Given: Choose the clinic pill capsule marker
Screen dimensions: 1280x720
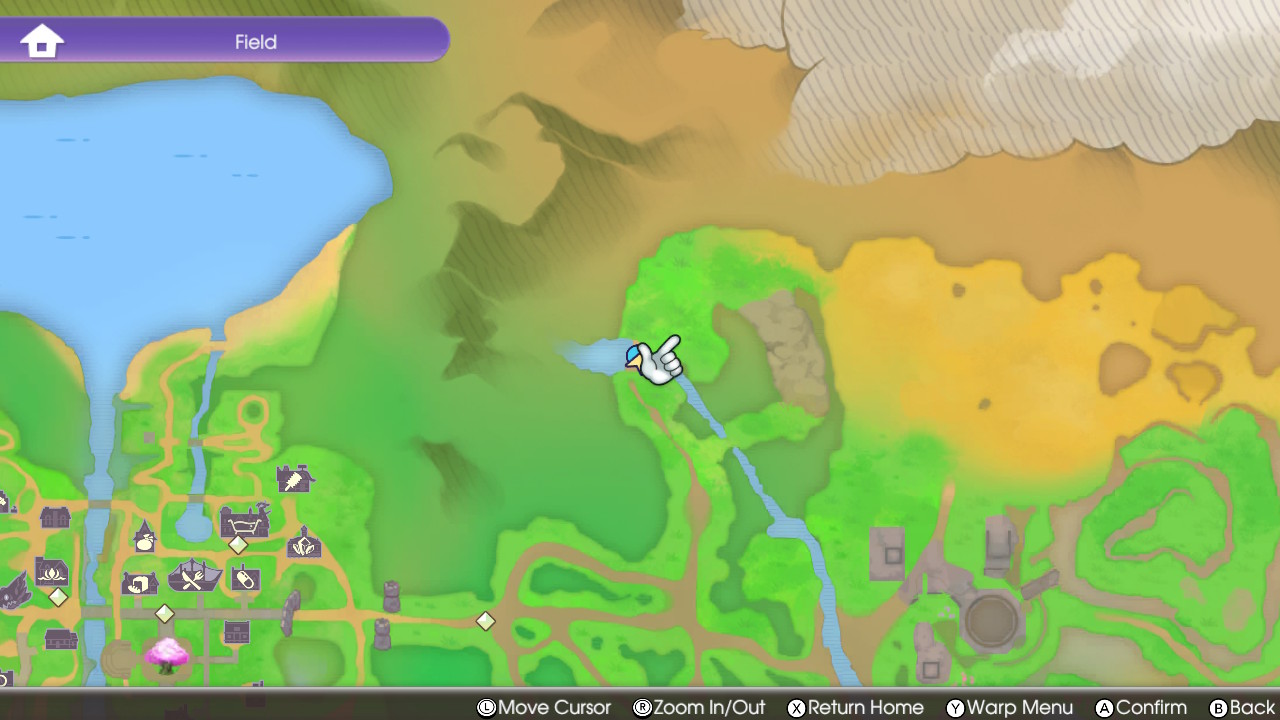Looking at the screenshot, I should click(245, 578).
